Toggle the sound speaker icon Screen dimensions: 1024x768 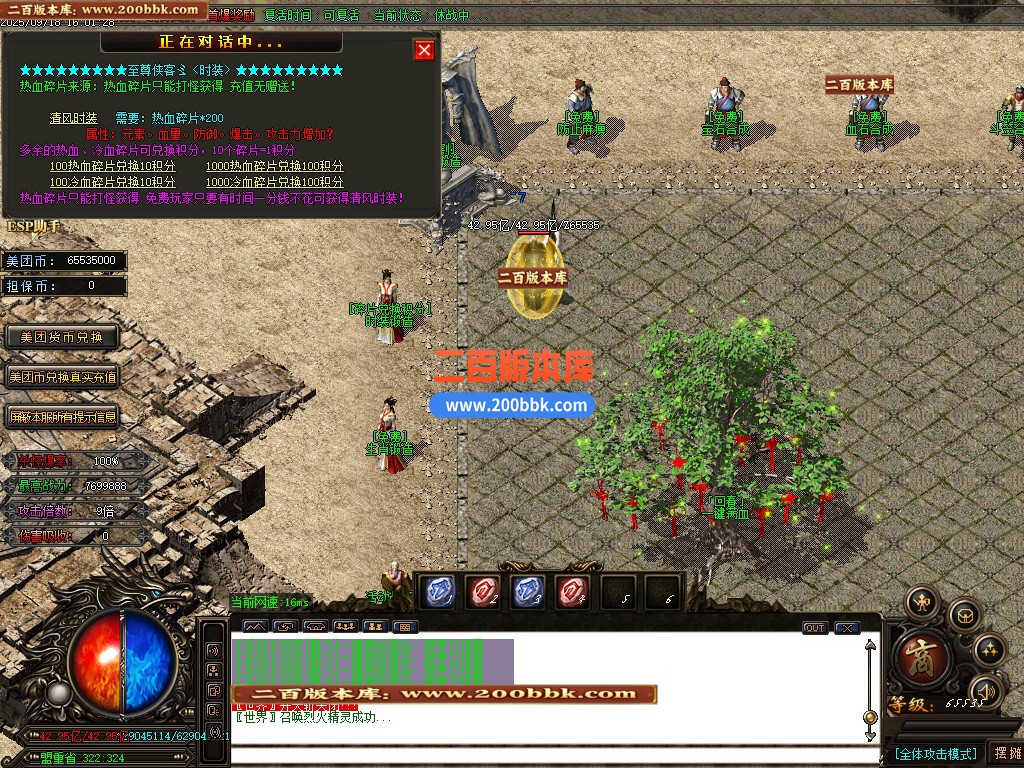click(x=986, y=689)
